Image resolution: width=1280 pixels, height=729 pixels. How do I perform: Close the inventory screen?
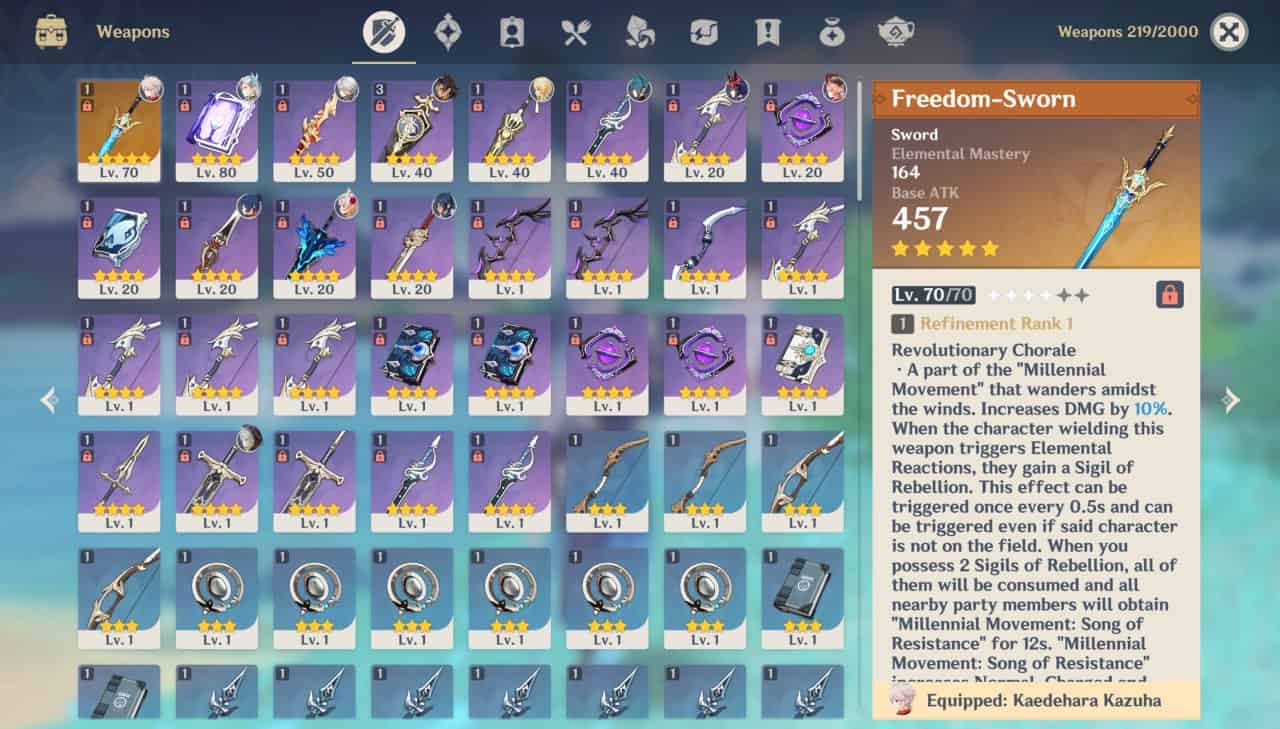pos(1229,32)
